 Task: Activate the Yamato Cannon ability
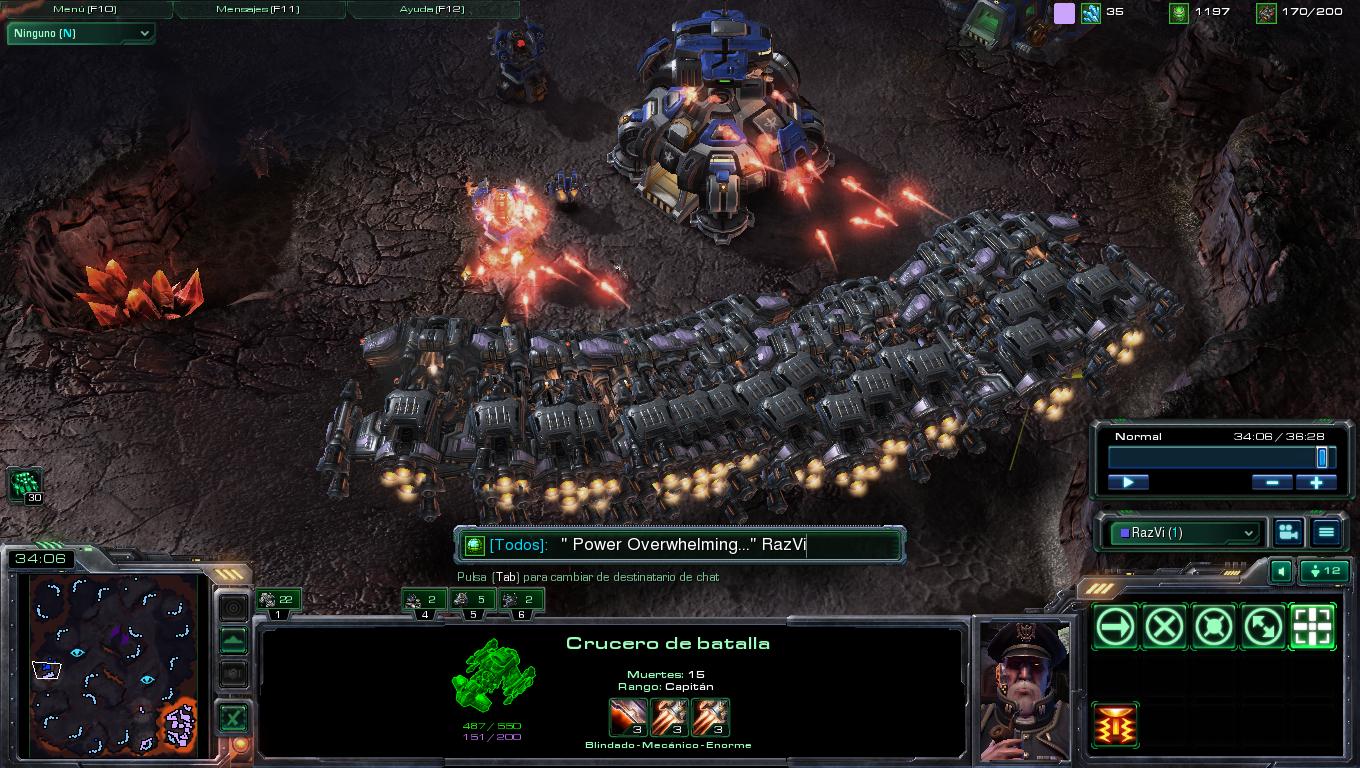click(x=1115, y=724)
